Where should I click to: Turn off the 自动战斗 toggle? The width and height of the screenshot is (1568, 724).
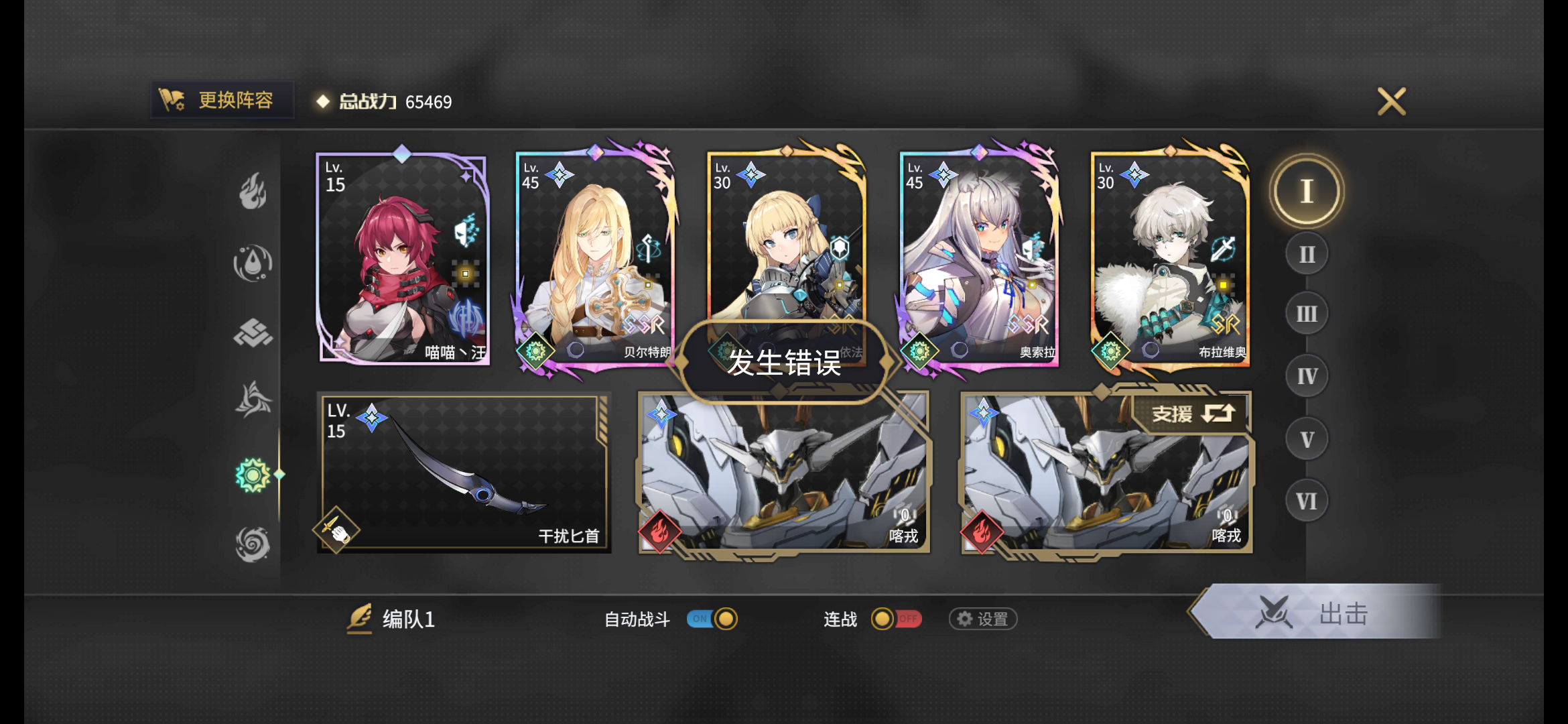click(x=712, y=619)
